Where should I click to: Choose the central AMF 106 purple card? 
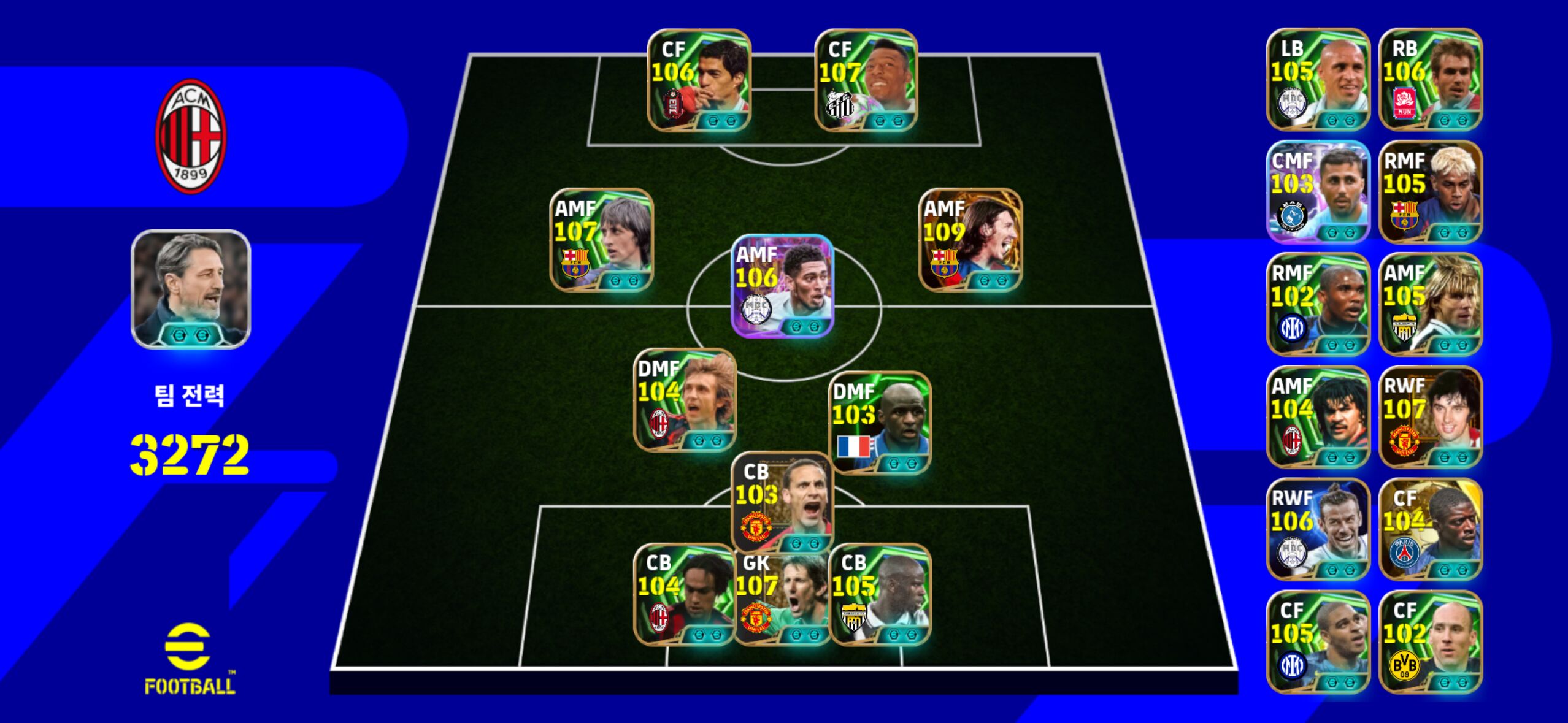point(782,286)
